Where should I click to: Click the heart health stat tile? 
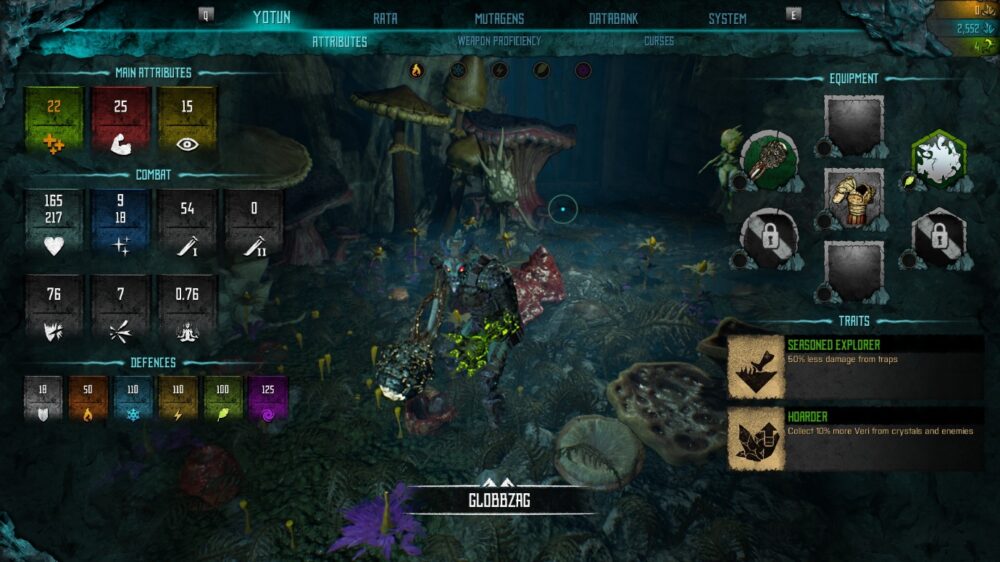tap(54, 224)
